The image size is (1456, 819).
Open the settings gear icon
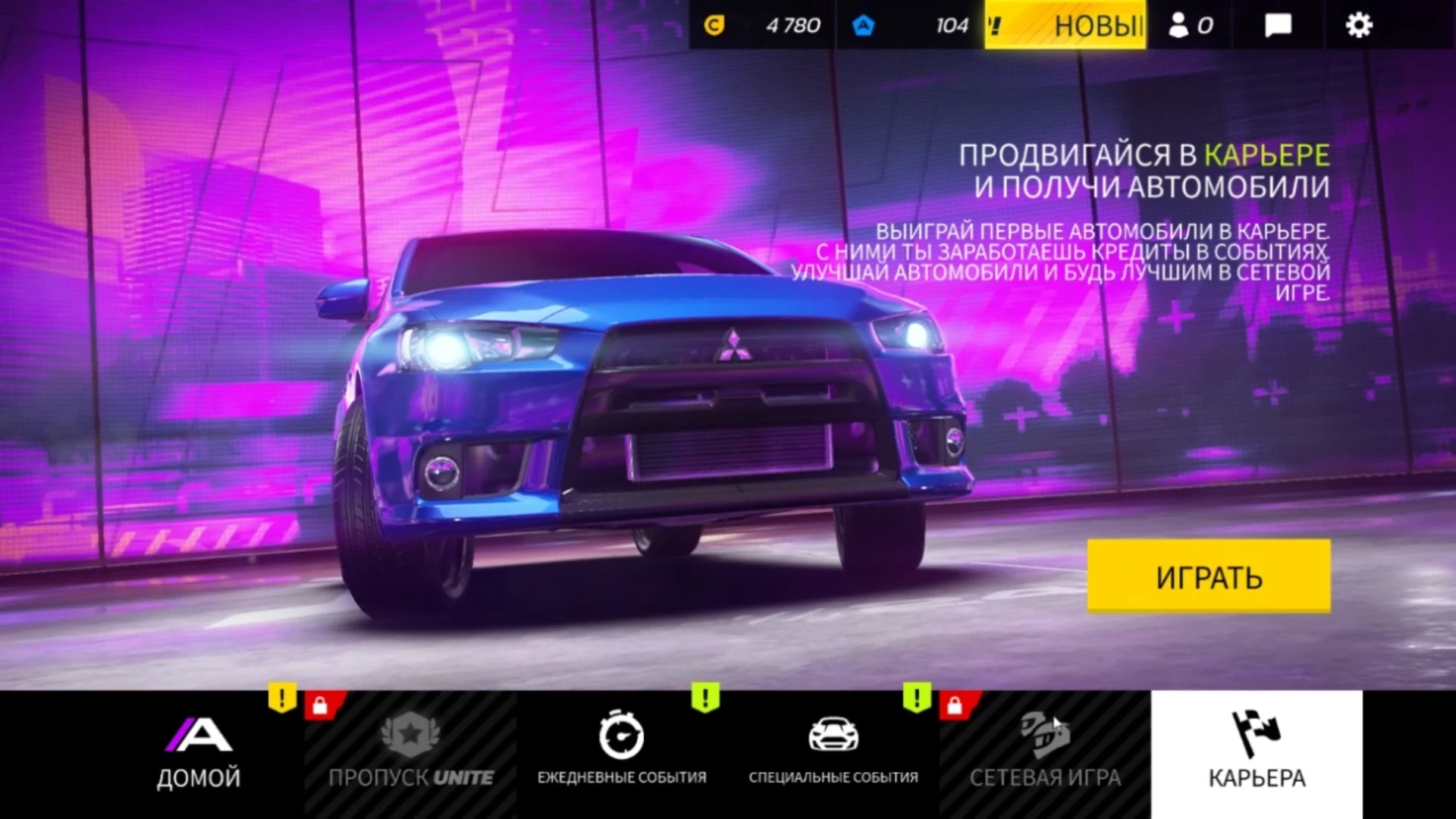pyautogui.click(x=1358, y=26)
